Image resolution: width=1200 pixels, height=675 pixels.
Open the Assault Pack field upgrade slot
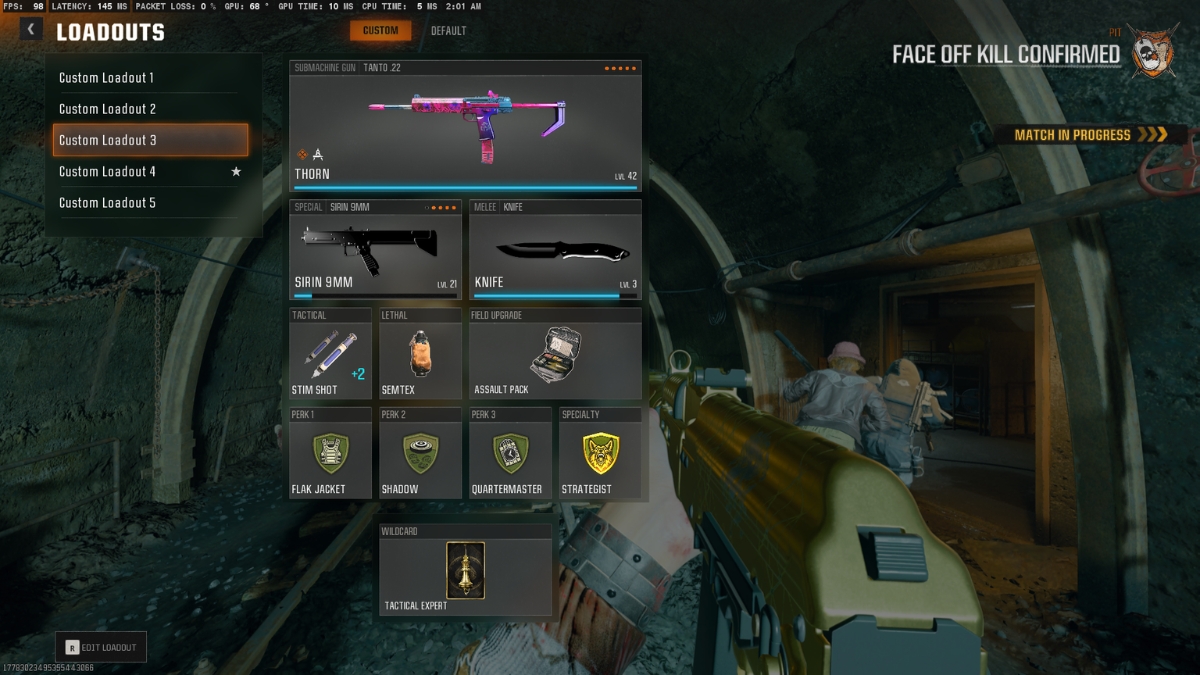coord(555,354)
